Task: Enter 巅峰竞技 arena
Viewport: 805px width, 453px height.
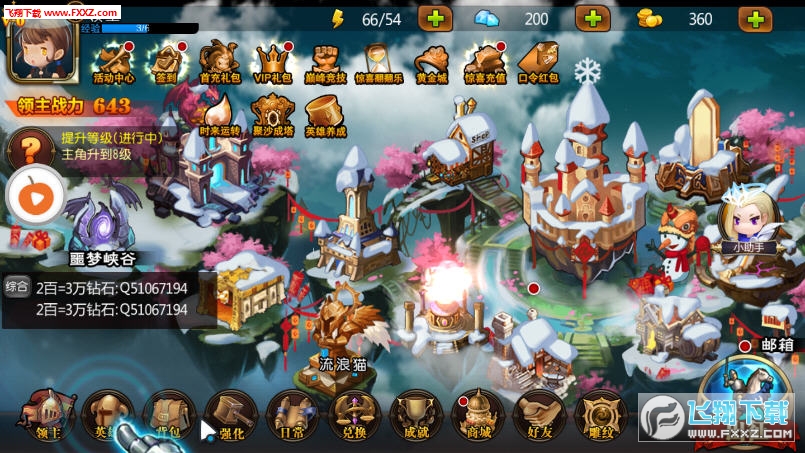Action: point(326,62)
